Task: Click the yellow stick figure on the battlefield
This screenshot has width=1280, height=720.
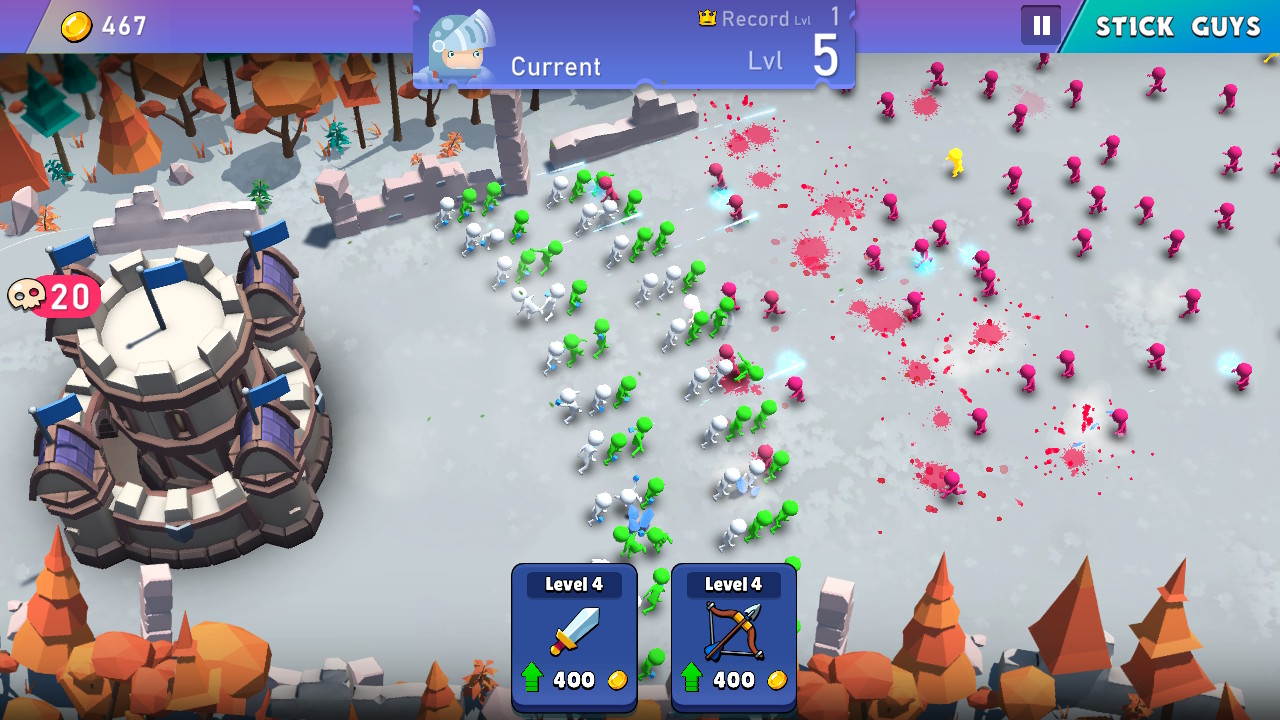Action: [955, 160]
